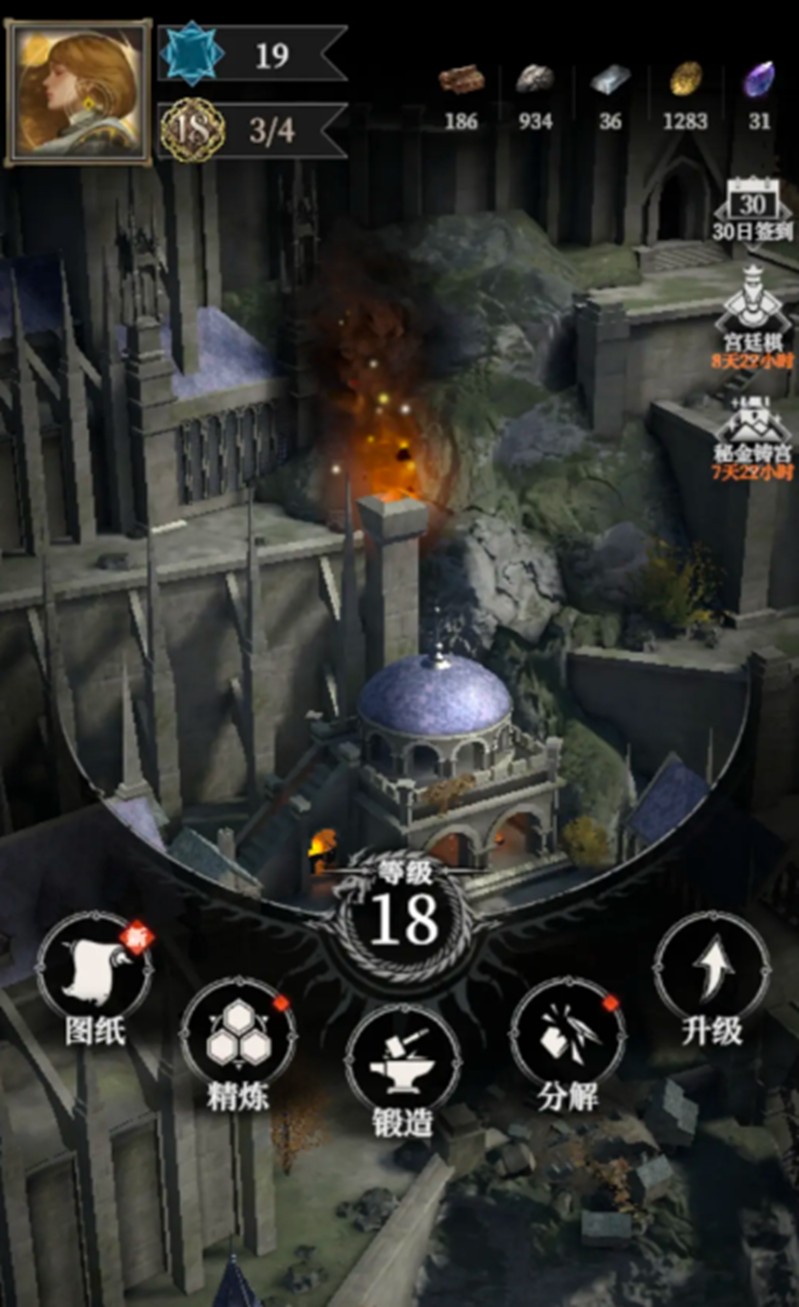This screenshot has width=799, height=1307.
Task: Select the grey ore resource icon
Action: click(x=535, y=79)
